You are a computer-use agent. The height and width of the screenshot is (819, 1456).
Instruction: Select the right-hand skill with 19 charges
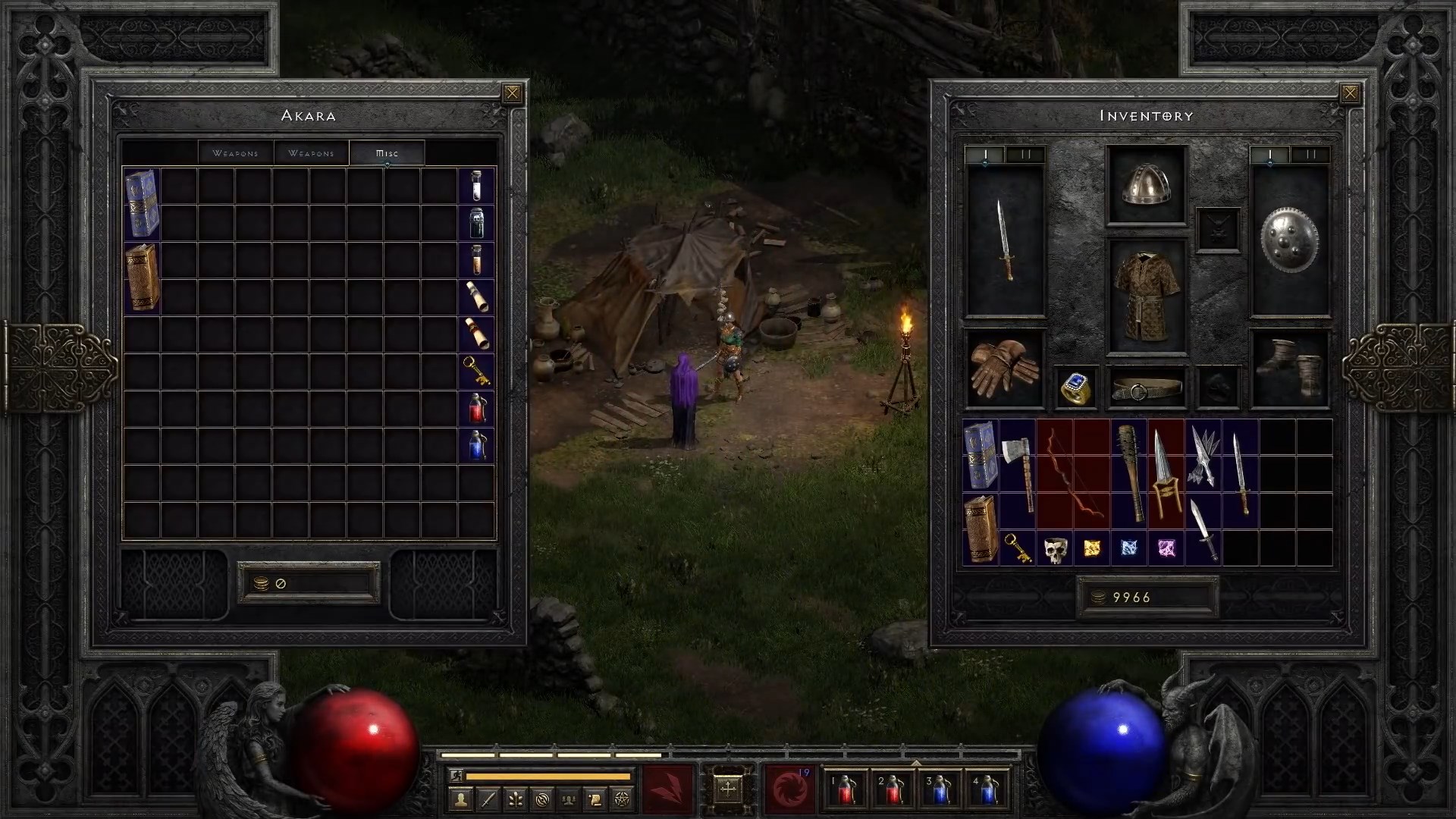789,789
